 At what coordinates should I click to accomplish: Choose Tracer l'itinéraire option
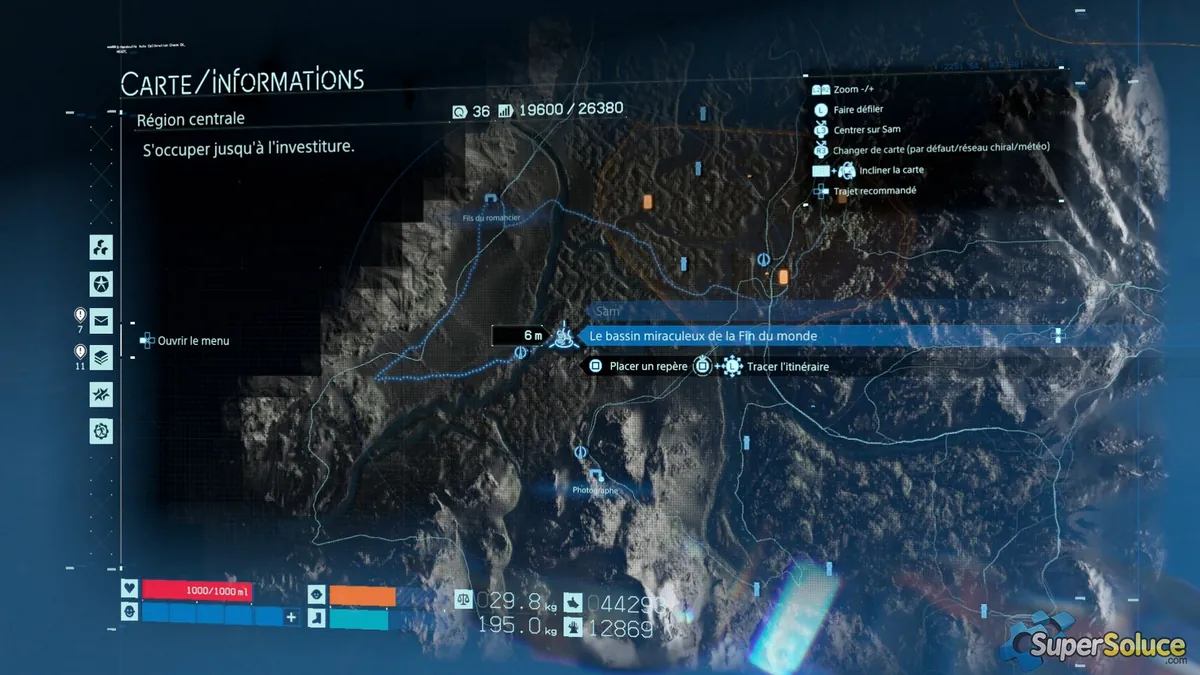[x=780, y=367]
